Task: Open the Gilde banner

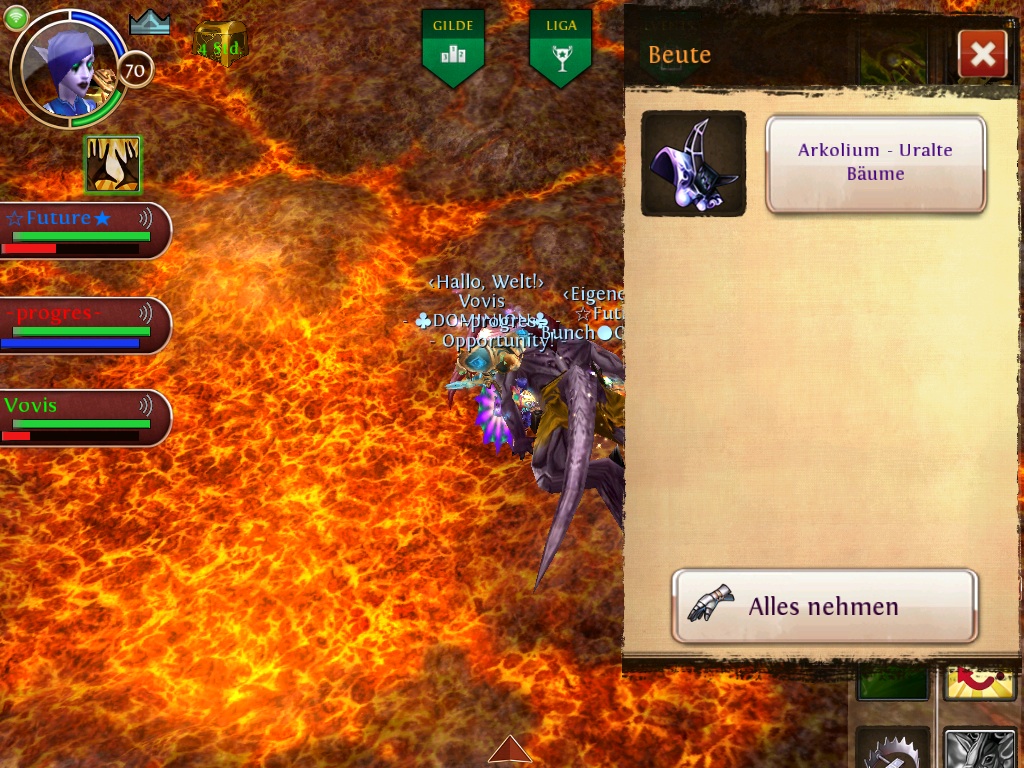Action: tap(453, 46)
